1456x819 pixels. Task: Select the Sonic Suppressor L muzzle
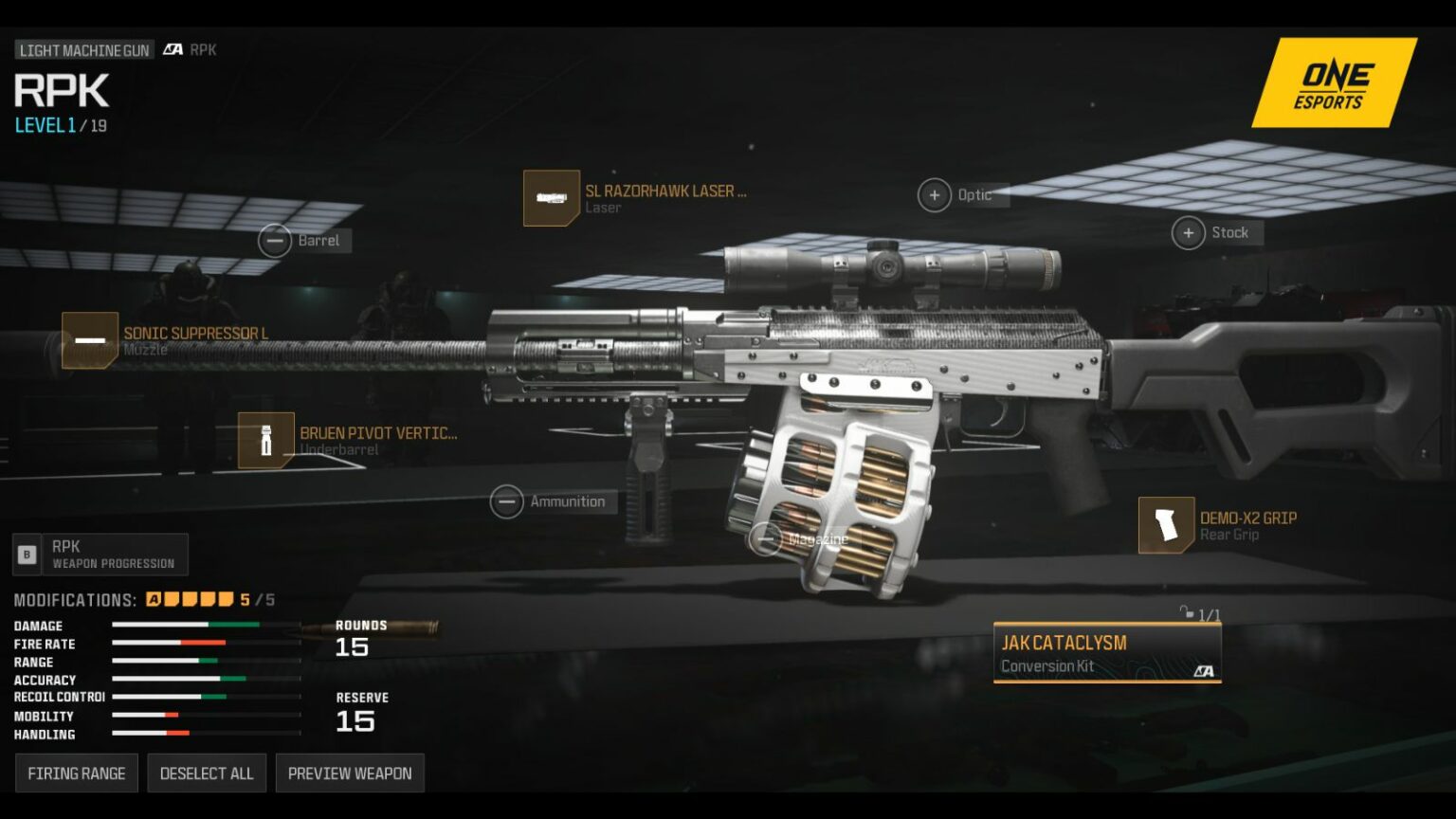pos(90,340)
